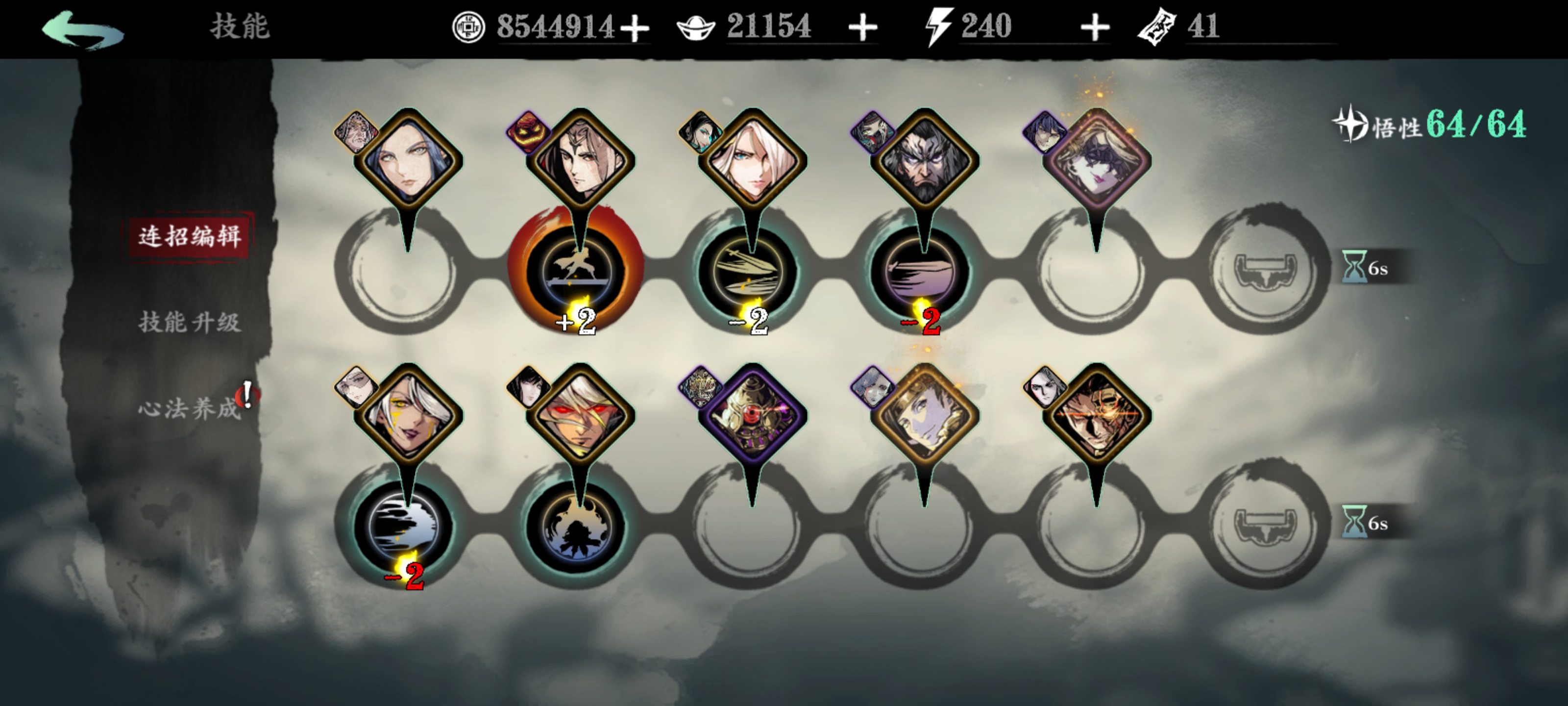This screenshot has width=1568, height=706.
Task: Select the dark bearded warrior portrait
Action: tap(924, 161)
